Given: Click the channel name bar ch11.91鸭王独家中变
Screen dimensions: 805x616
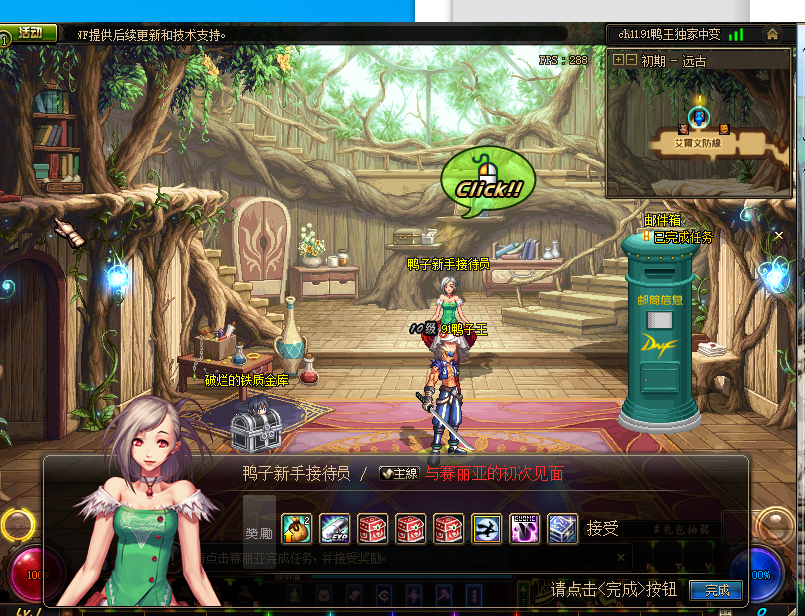Looking at the screenshot, I should [x=671, y=34].
